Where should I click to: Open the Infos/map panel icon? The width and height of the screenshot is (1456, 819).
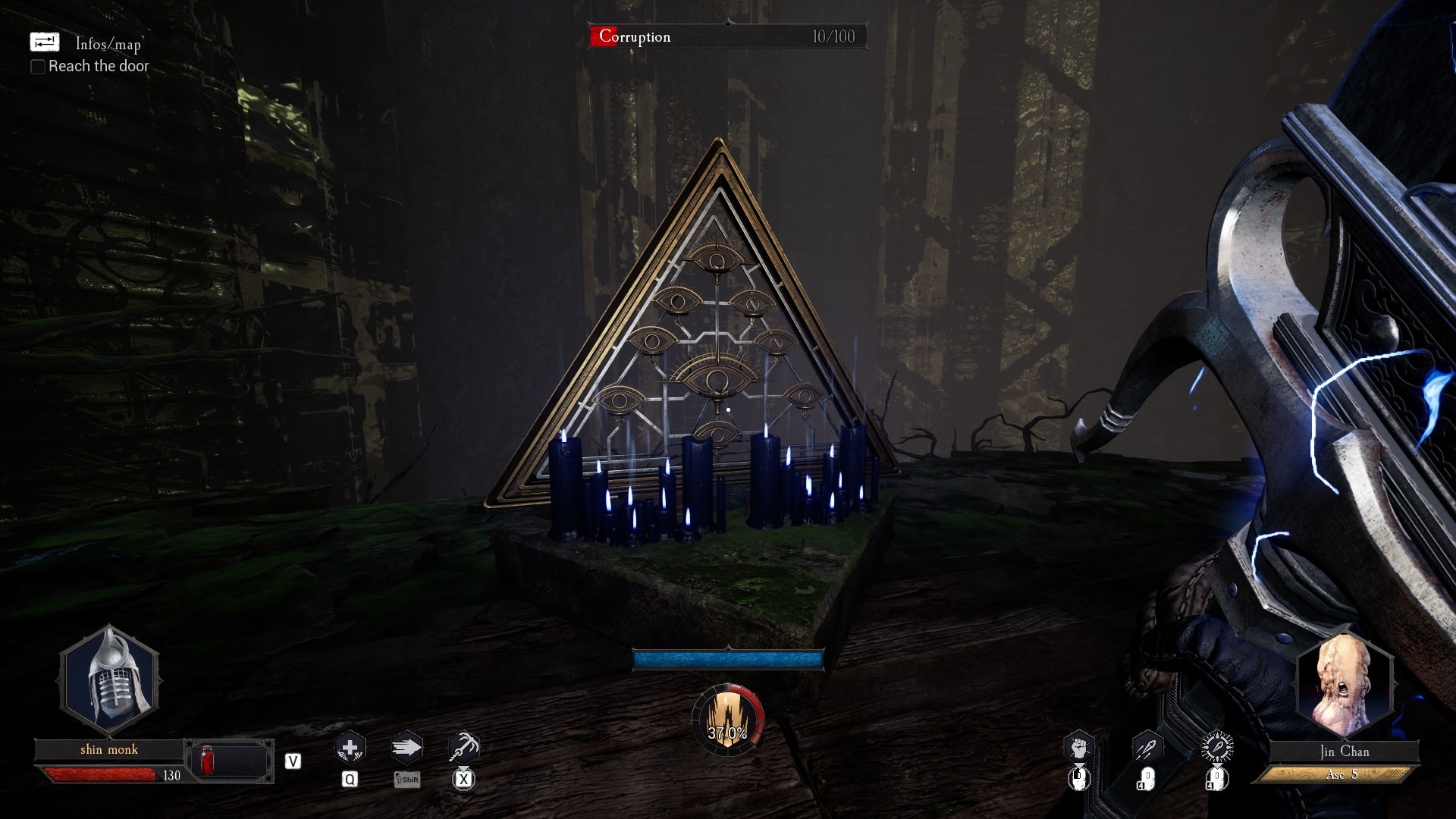coord(44,42)
